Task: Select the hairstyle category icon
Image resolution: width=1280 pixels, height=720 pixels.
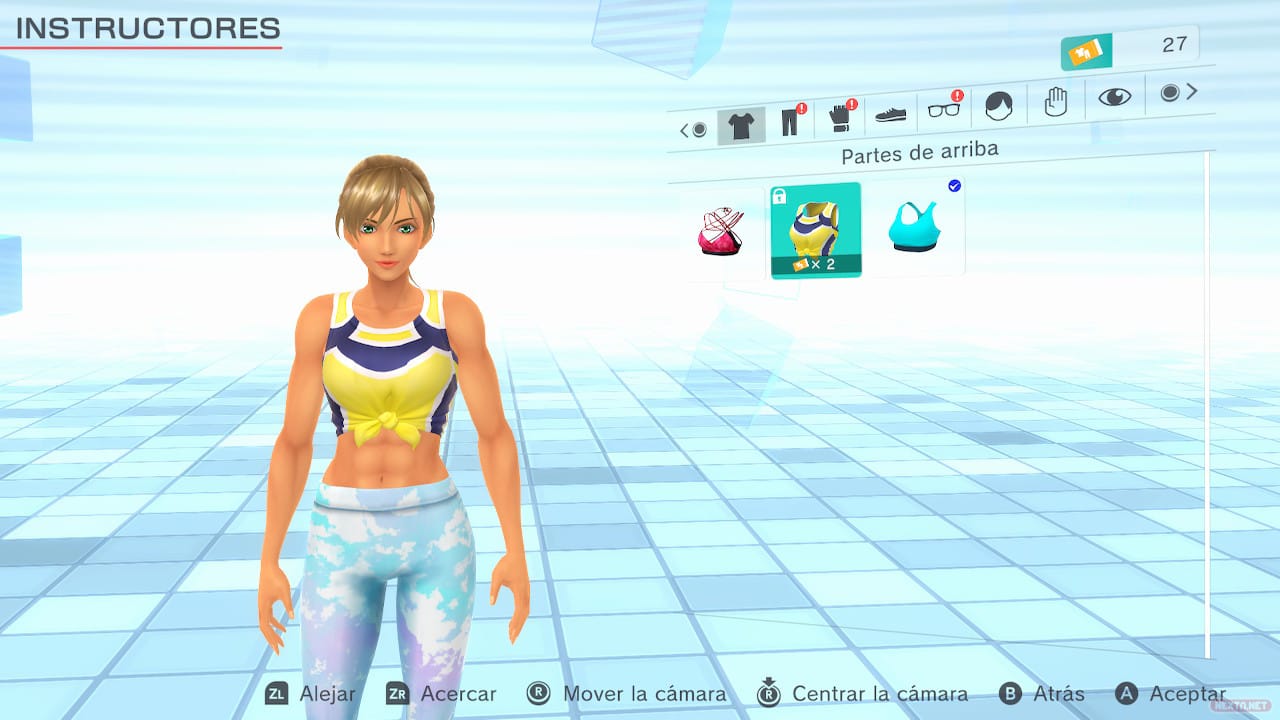Action: click(997, 103)
